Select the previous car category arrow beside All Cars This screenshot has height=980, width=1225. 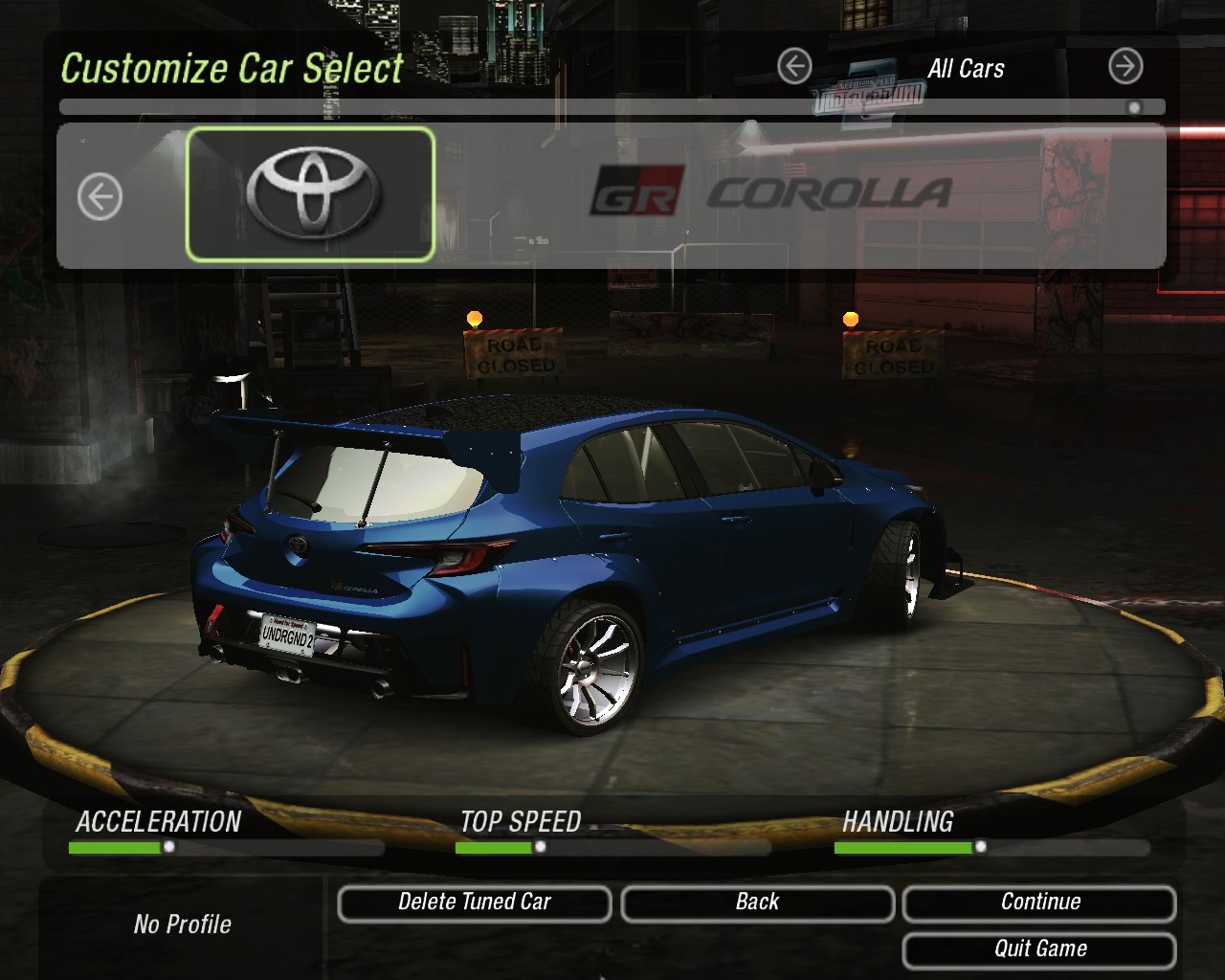(x=794, y=67)
